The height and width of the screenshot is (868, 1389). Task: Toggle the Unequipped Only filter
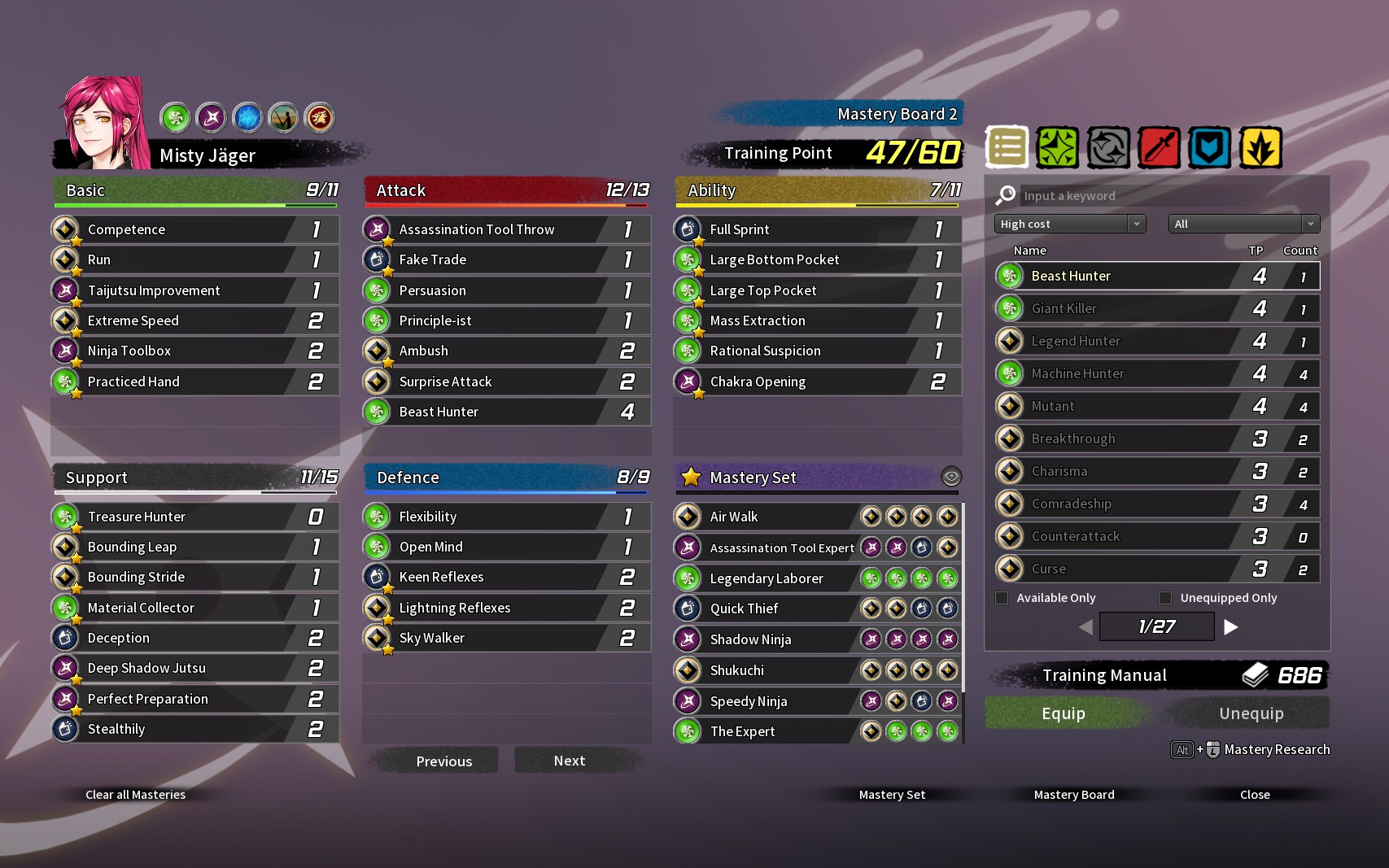click(x=1165, y=598)
